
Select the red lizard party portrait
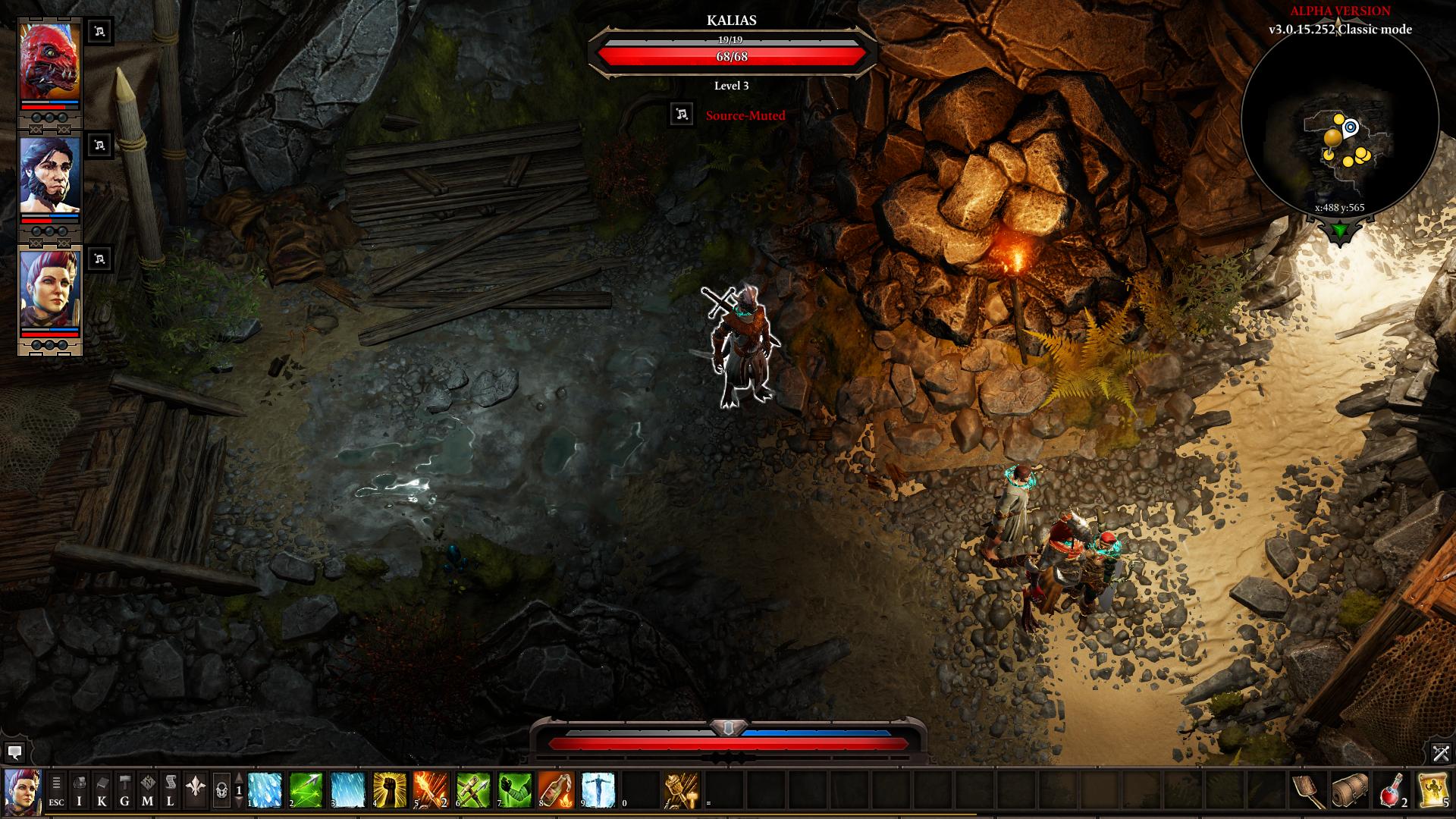[50, 62]
